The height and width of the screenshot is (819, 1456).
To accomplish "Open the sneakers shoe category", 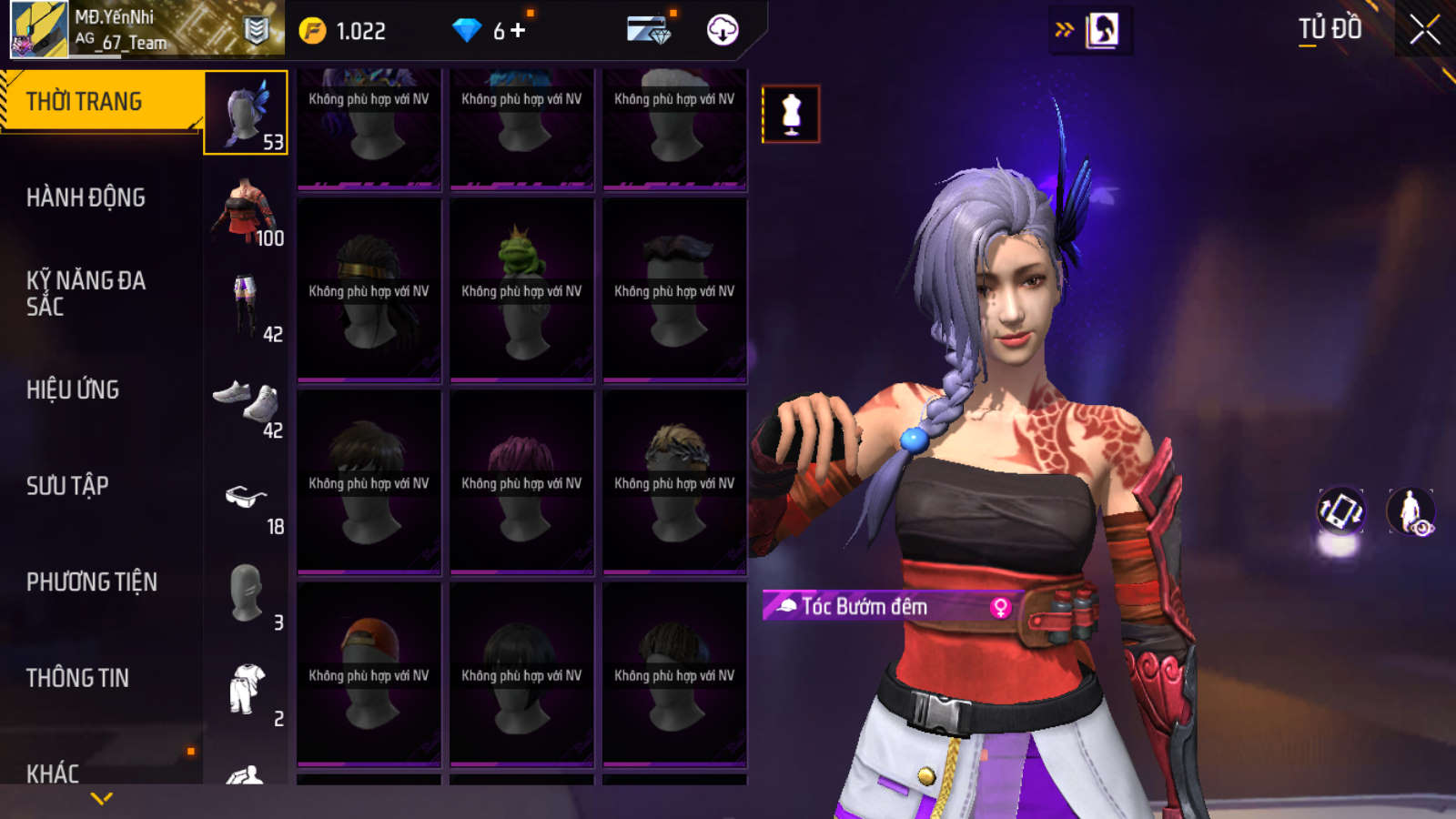I will (246, 402).
